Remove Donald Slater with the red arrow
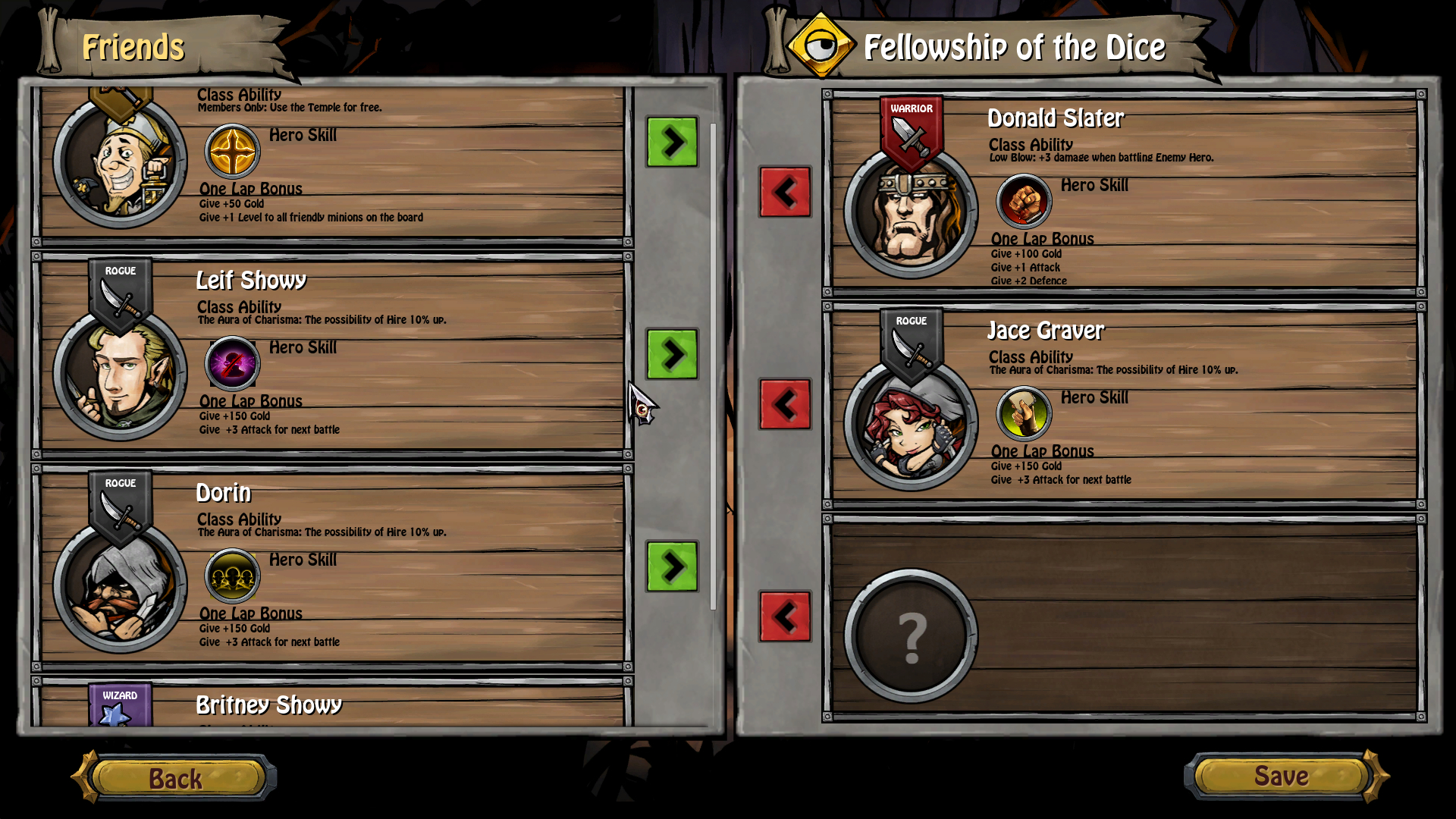Viewport: 1456px width, 819px height. click(785, 190)
